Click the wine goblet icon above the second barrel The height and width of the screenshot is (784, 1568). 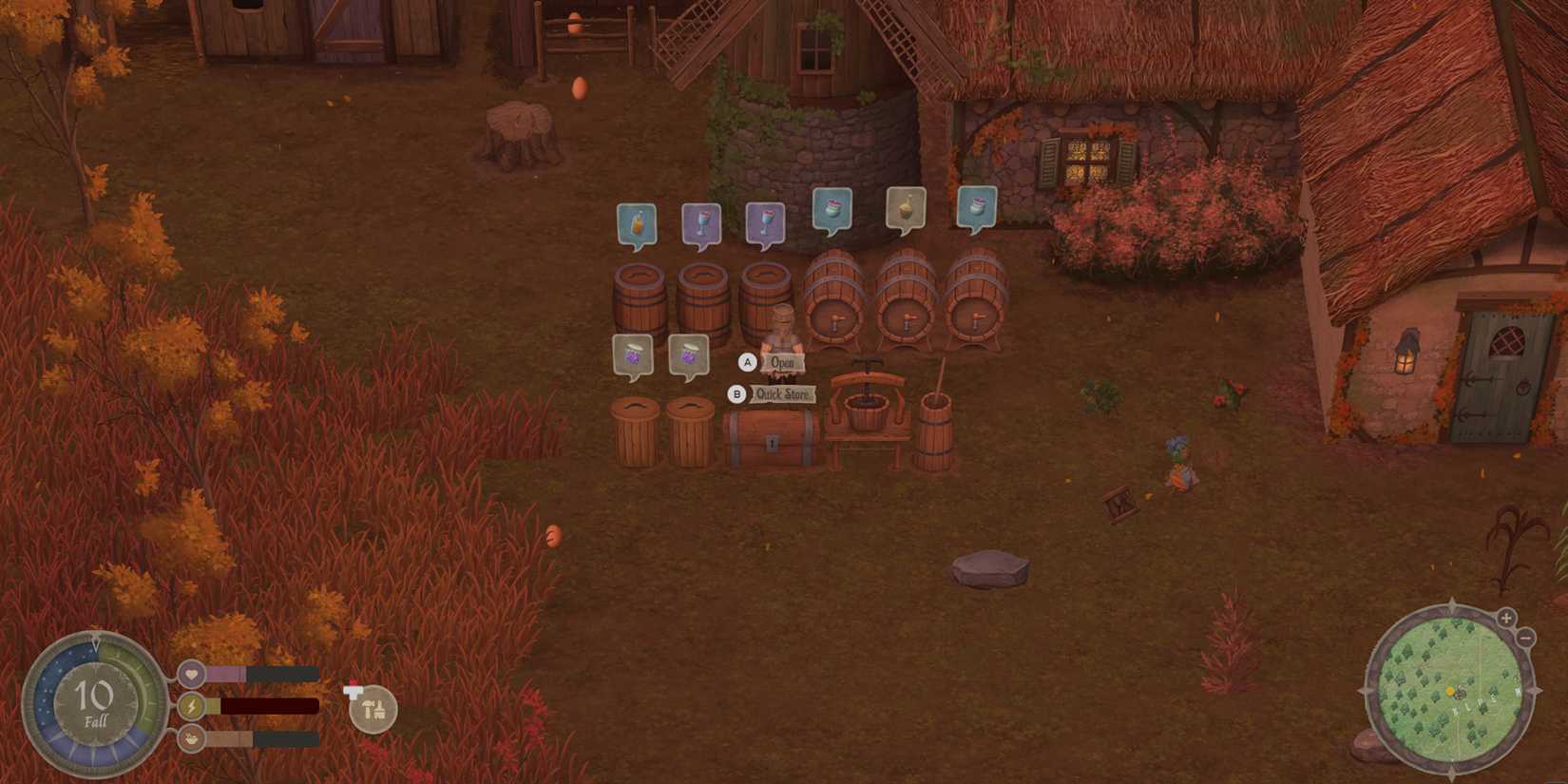701,220
